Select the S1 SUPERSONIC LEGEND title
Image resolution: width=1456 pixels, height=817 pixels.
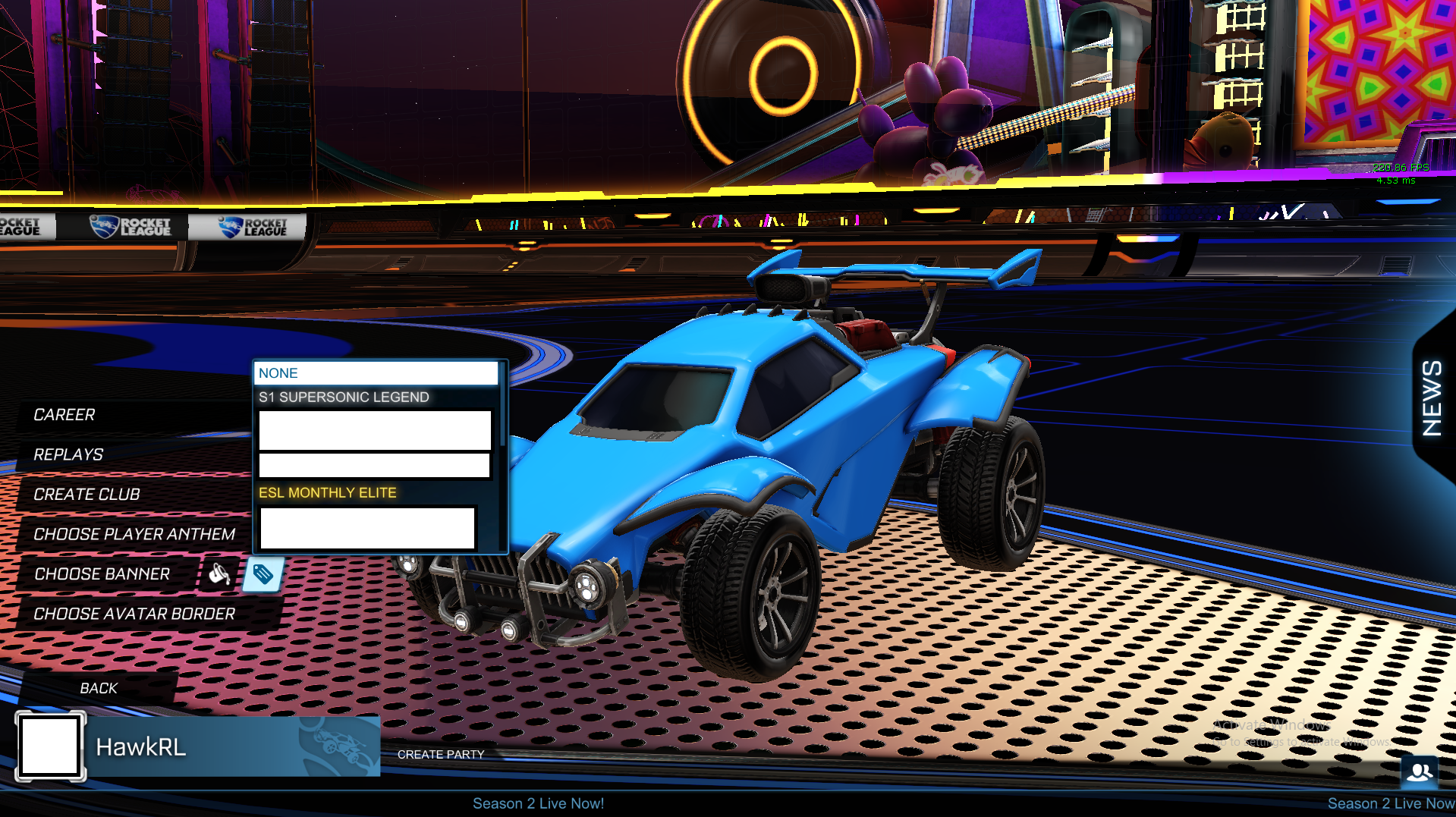coord(344,396)
